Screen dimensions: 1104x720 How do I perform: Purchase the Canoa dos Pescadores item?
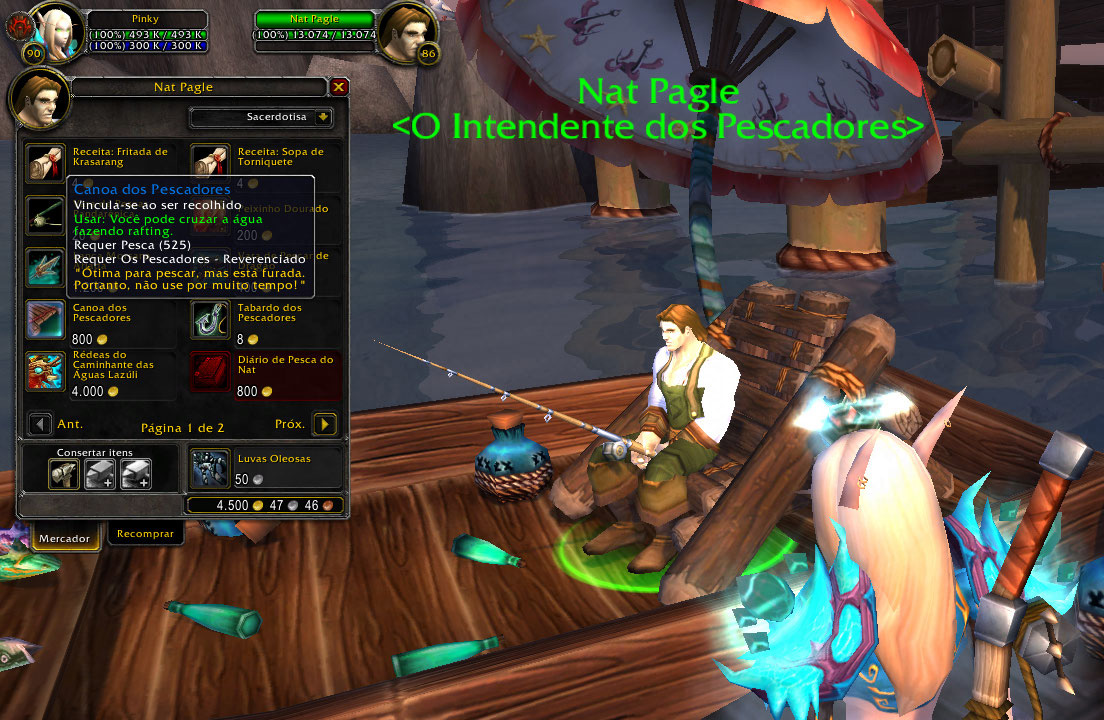[44, 318]
